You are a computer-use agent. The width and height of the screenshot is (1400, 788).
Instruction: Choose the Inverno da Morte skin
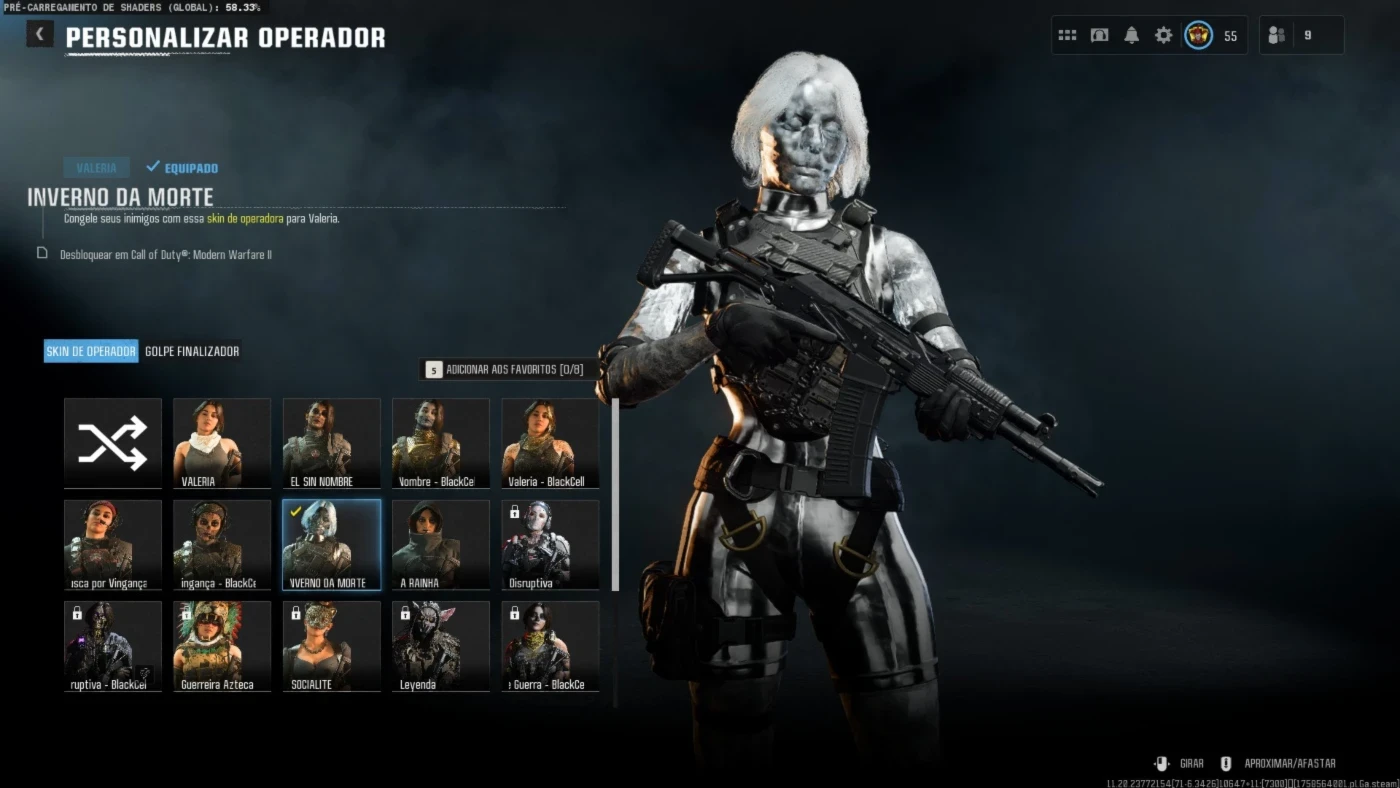click(331, 545)
